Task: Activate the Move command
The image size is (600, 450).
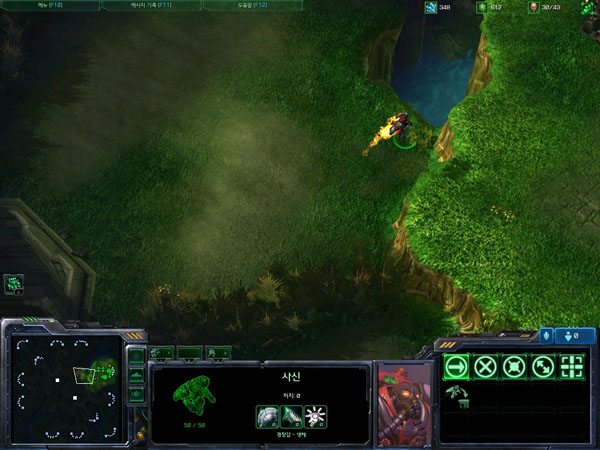Action: click(456, 366)
